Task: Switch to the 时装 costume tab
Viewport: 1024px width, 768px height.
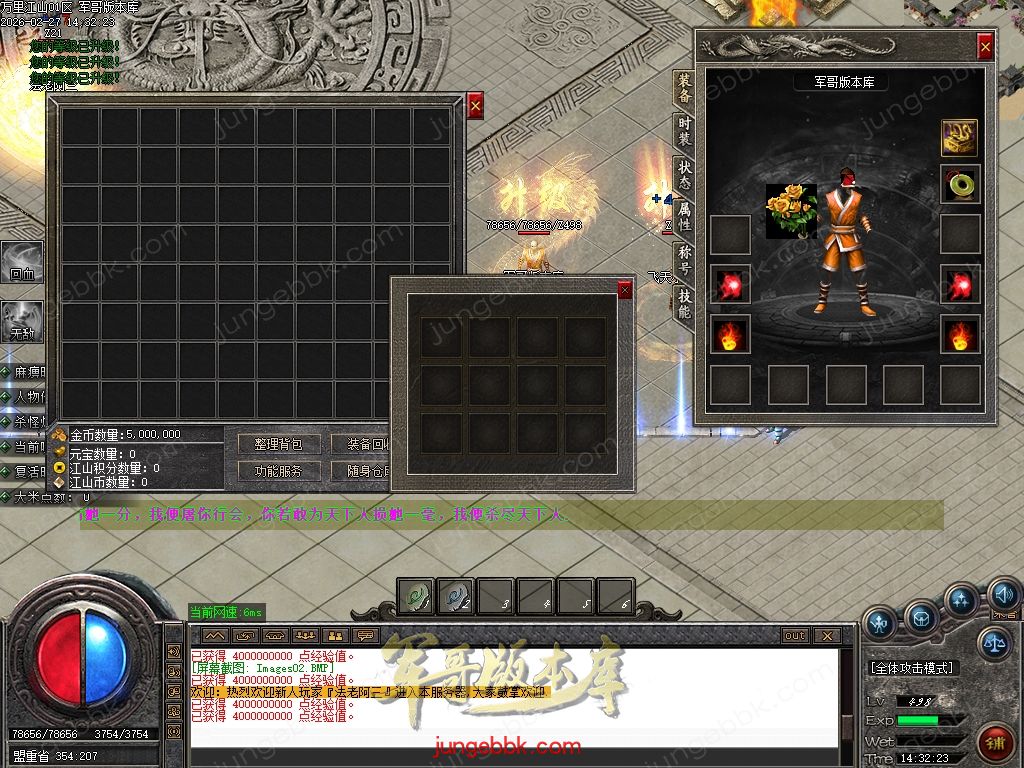Action: (684, 130)
